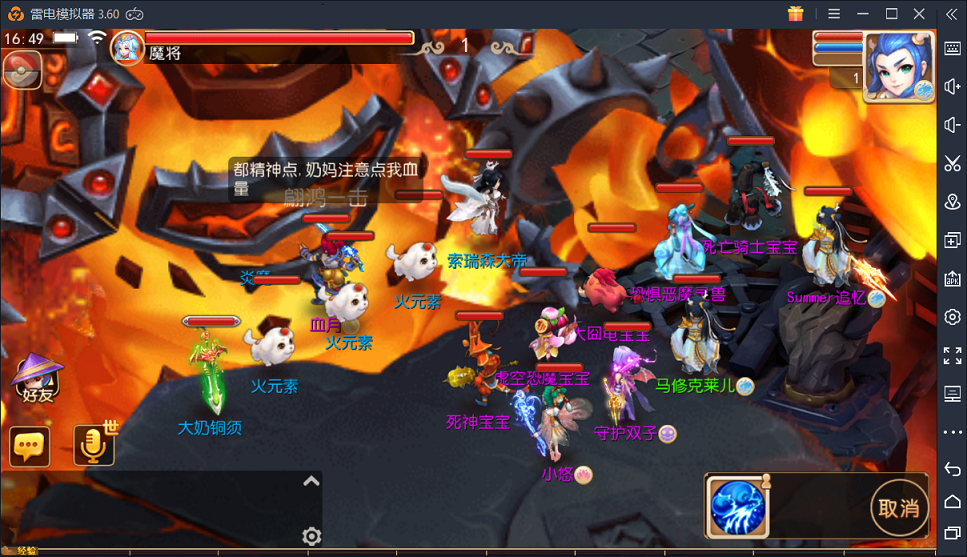Screen dimensions: 967x557
Task: Tap the 魔将 boss portrait
Action: pyautogui.click(x=127, y=47)
